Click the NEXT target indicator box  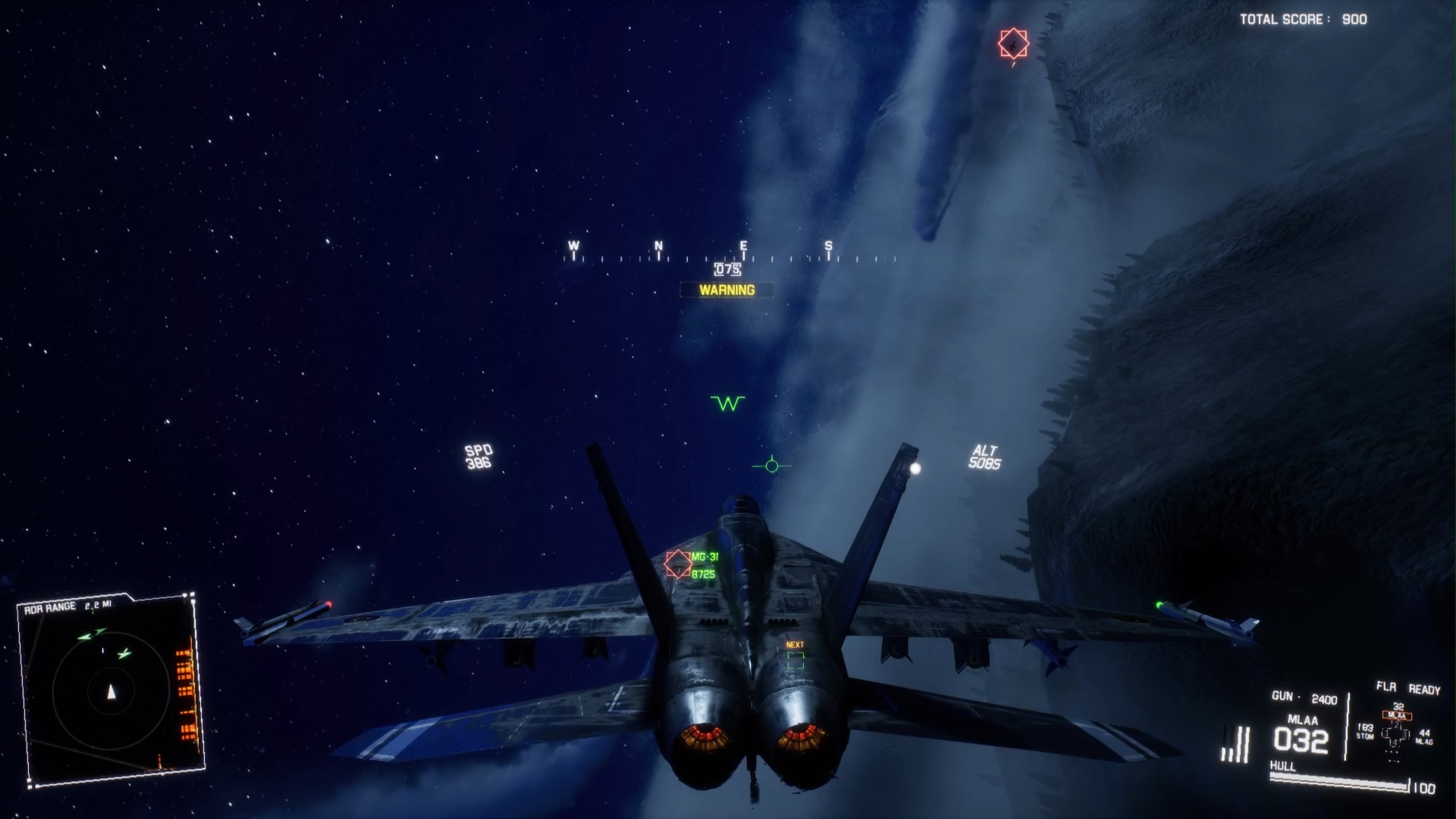795,660
